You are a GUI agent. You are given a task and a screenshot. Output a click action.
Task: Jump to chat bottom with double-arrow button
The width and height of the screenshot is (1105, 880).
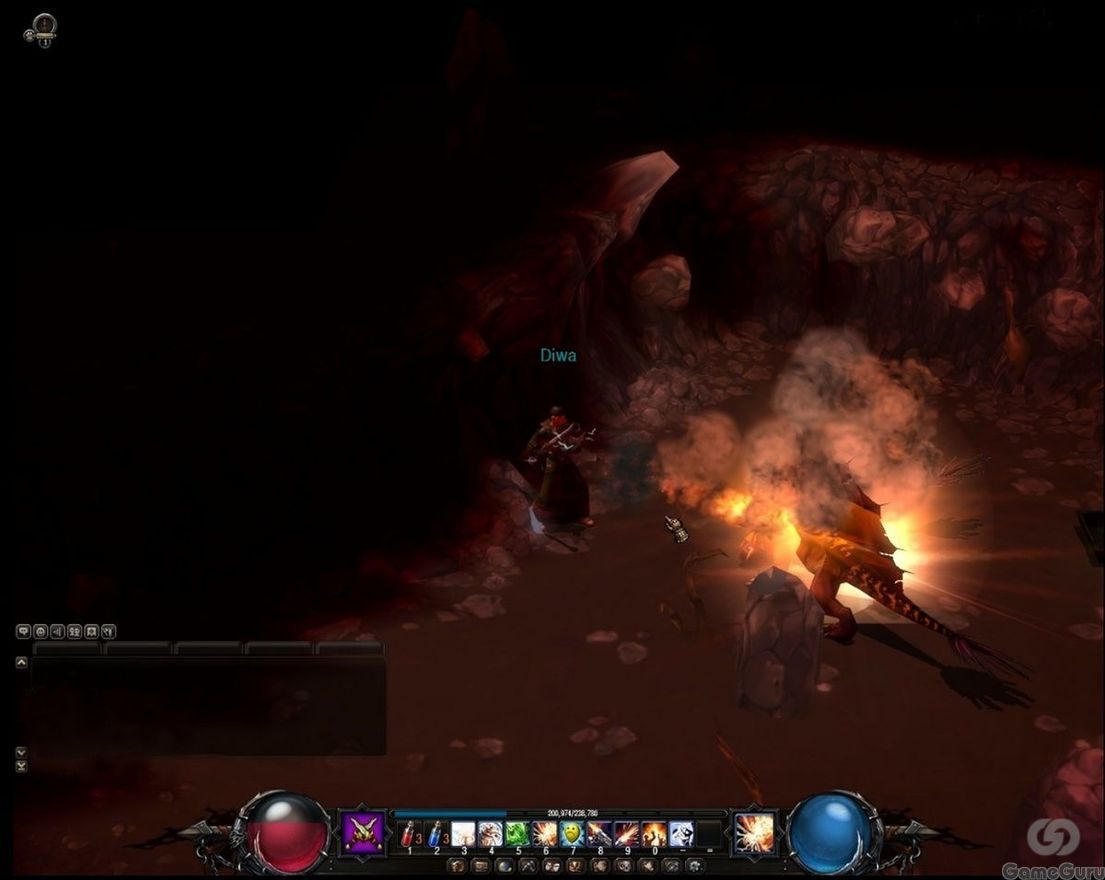[21, 766]
